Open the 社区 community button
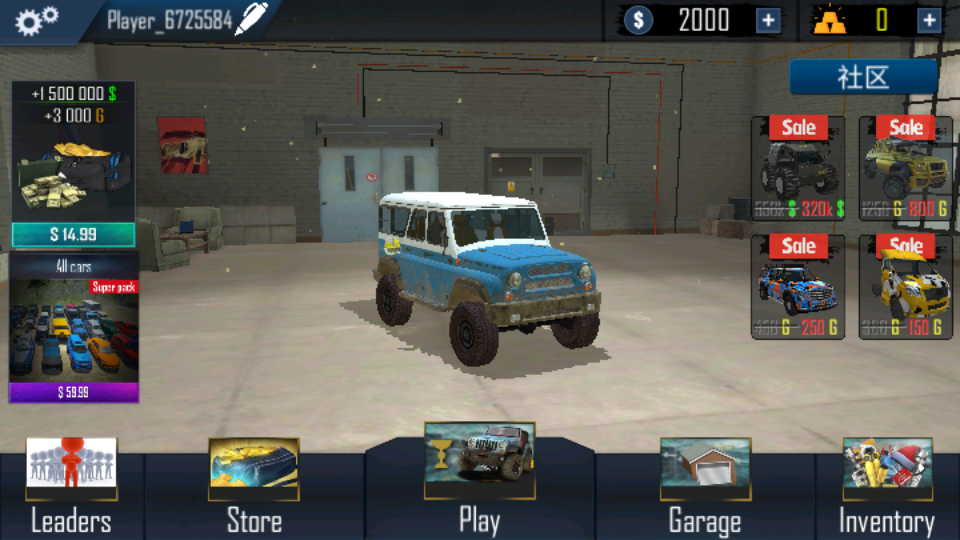Viewport: 960px width, 540px height. (x=863, y=77)
